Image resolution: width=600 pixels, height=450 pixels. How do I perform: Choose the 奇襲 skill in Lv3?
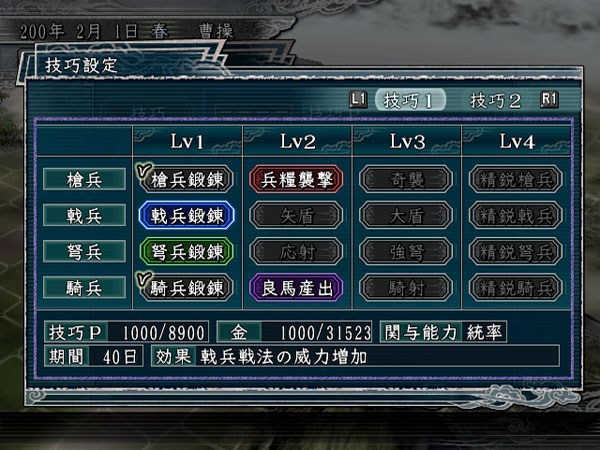point(406,179)
